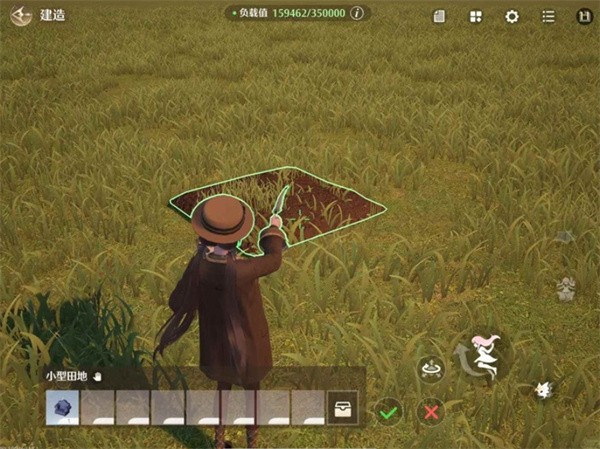Open the list view icon

point(548,16)
